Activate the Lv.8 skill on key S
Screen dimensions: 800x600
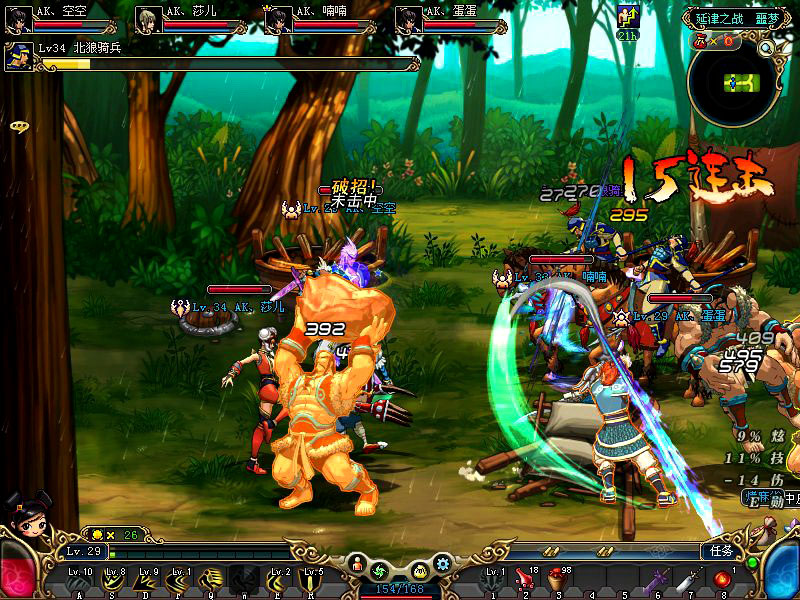point(112,581)
